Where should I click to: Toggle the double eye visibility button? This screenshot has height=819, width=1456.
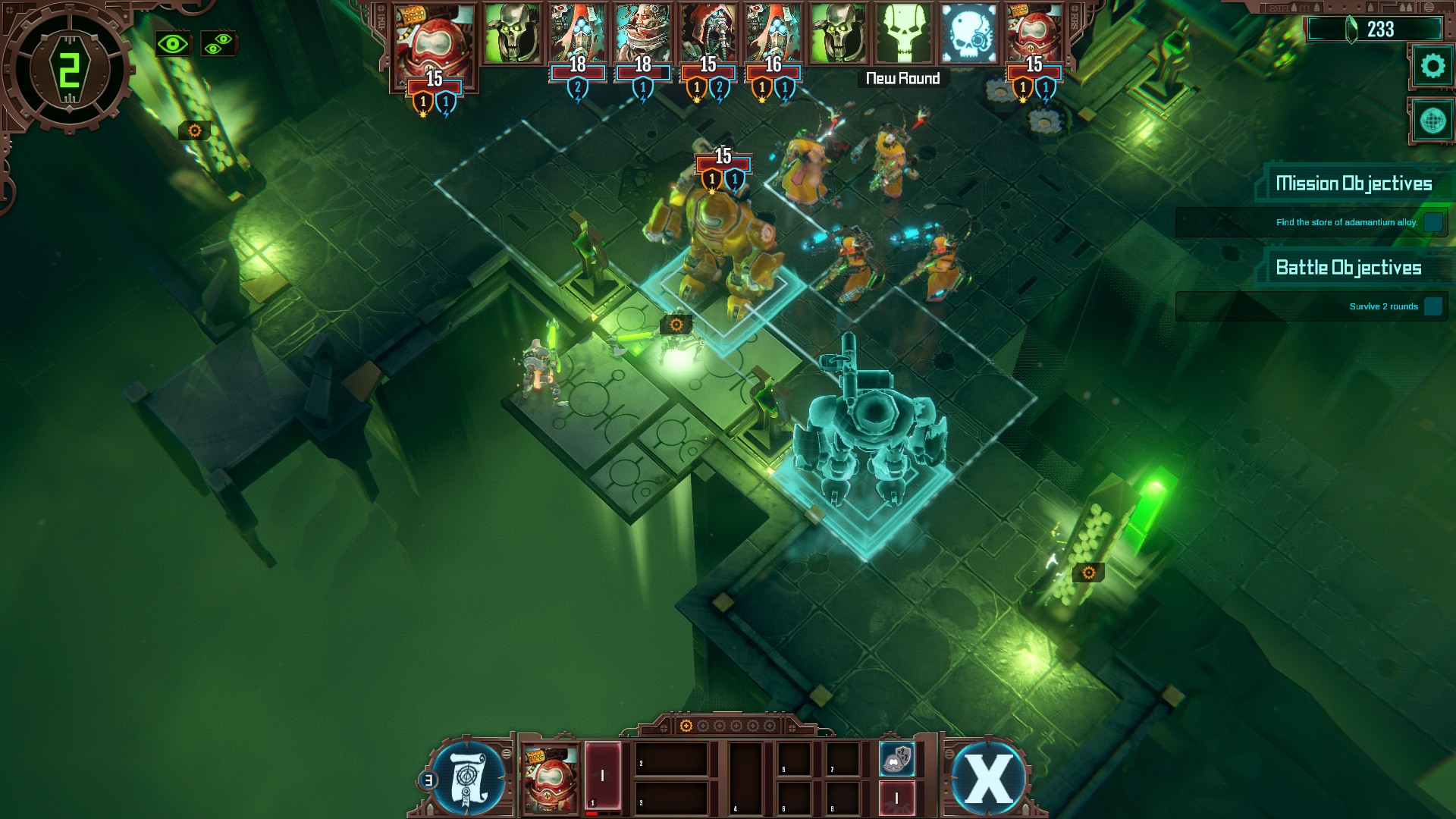pyautogui.click(x=218, y=42)
